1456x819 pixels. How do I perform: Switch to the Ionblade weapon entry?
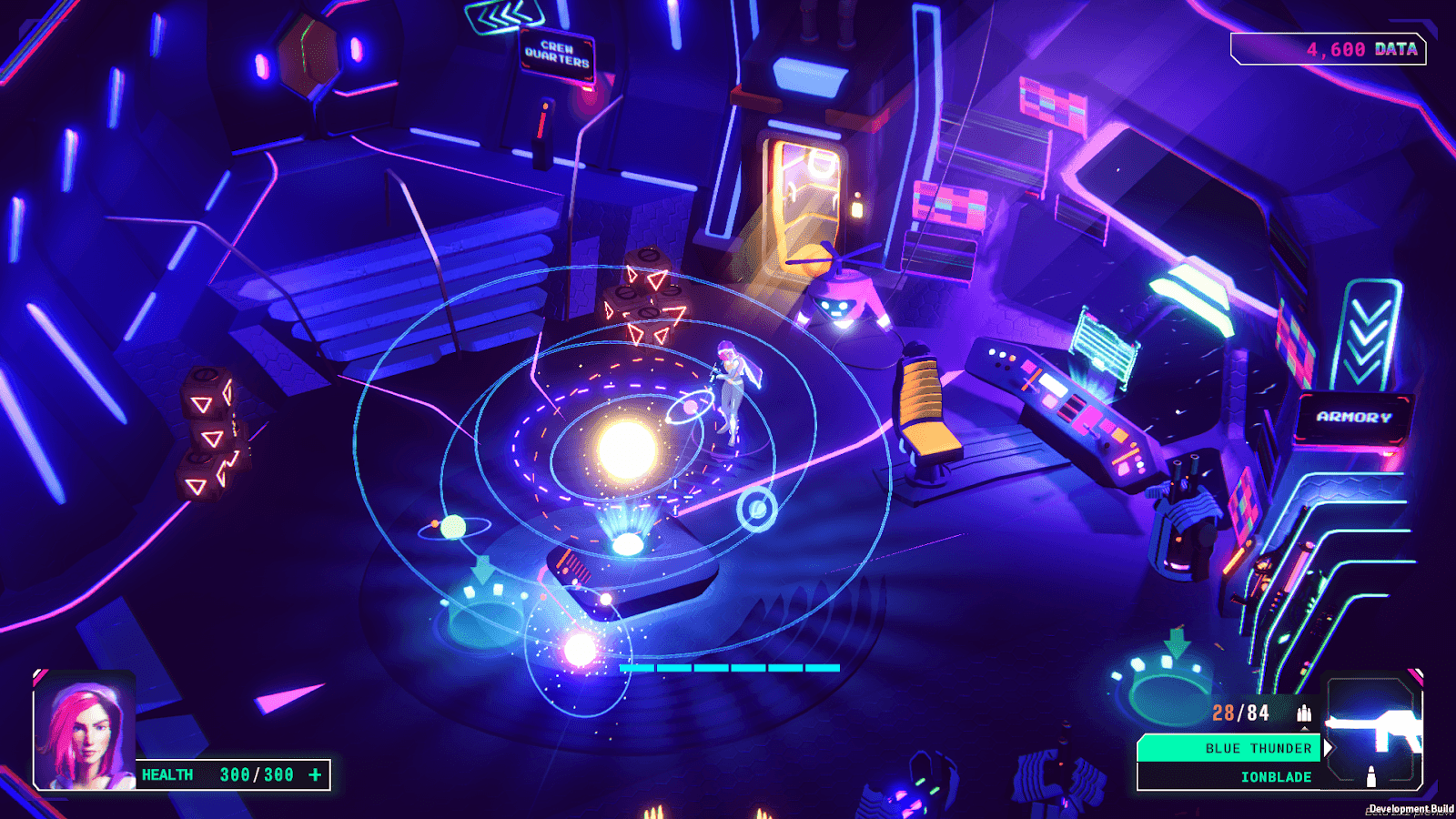coord(1228,776)
